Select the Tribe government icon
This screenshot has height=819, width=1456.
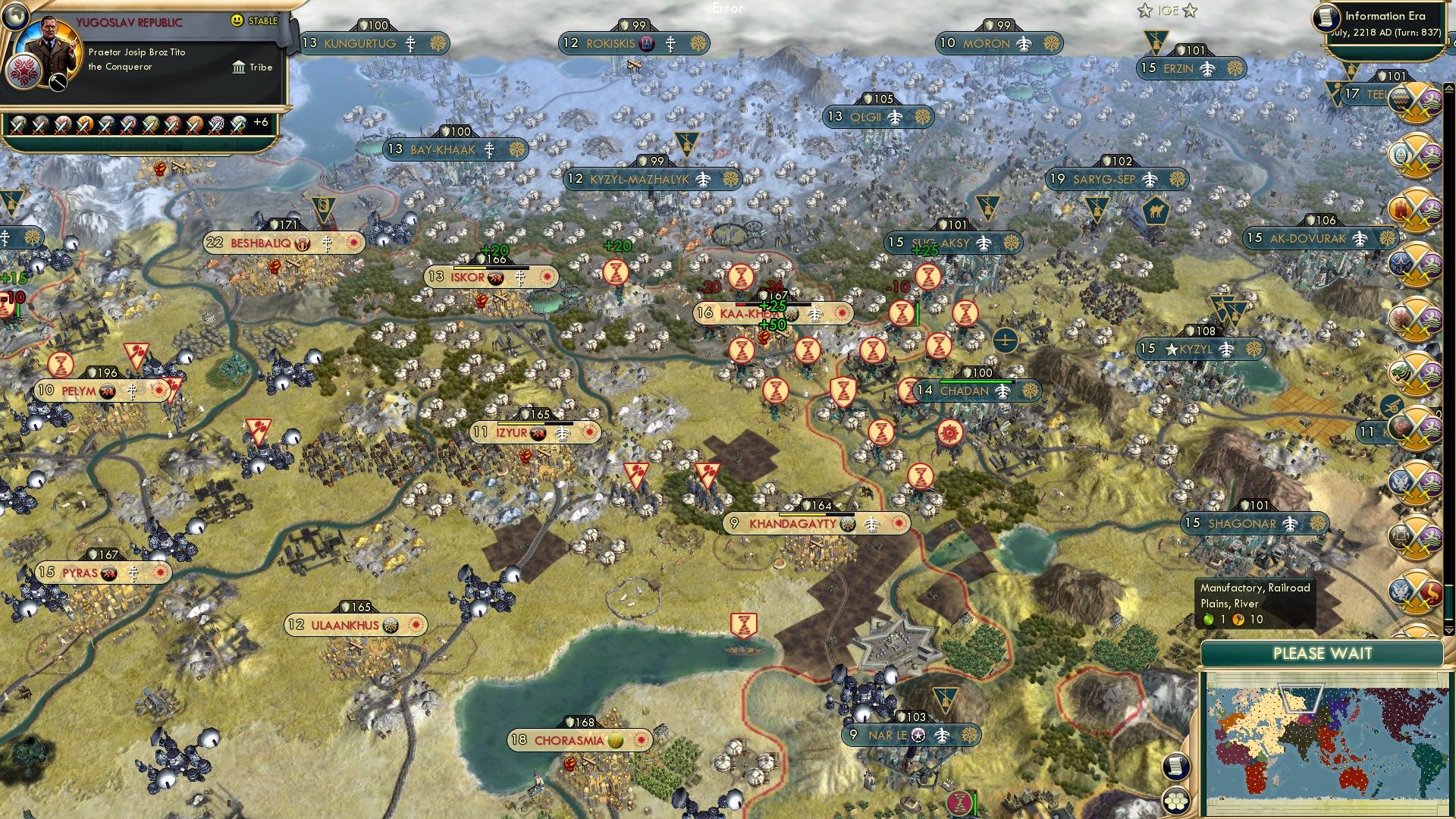point(240,67)
